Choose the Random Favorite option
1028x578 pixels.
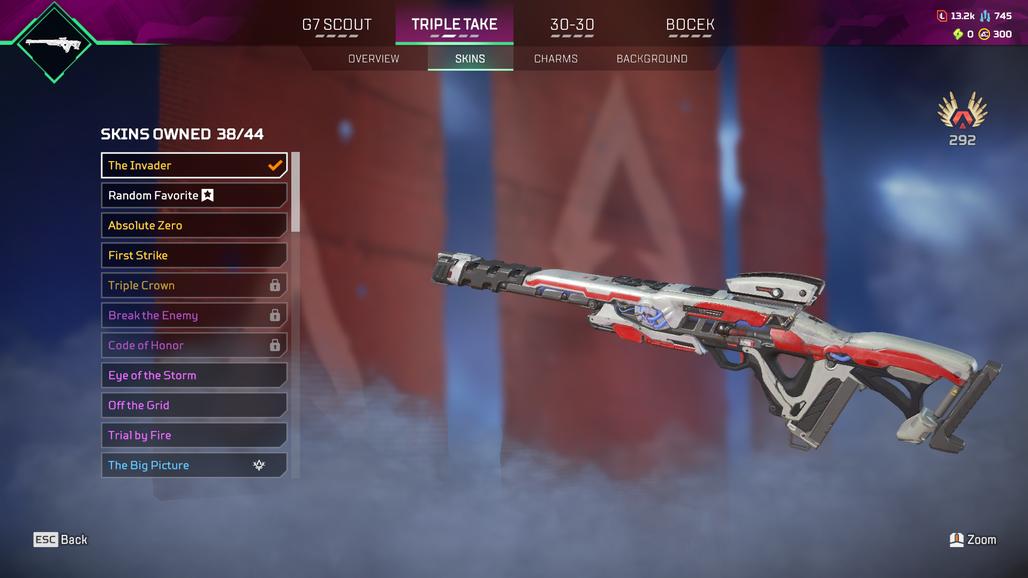194,195
